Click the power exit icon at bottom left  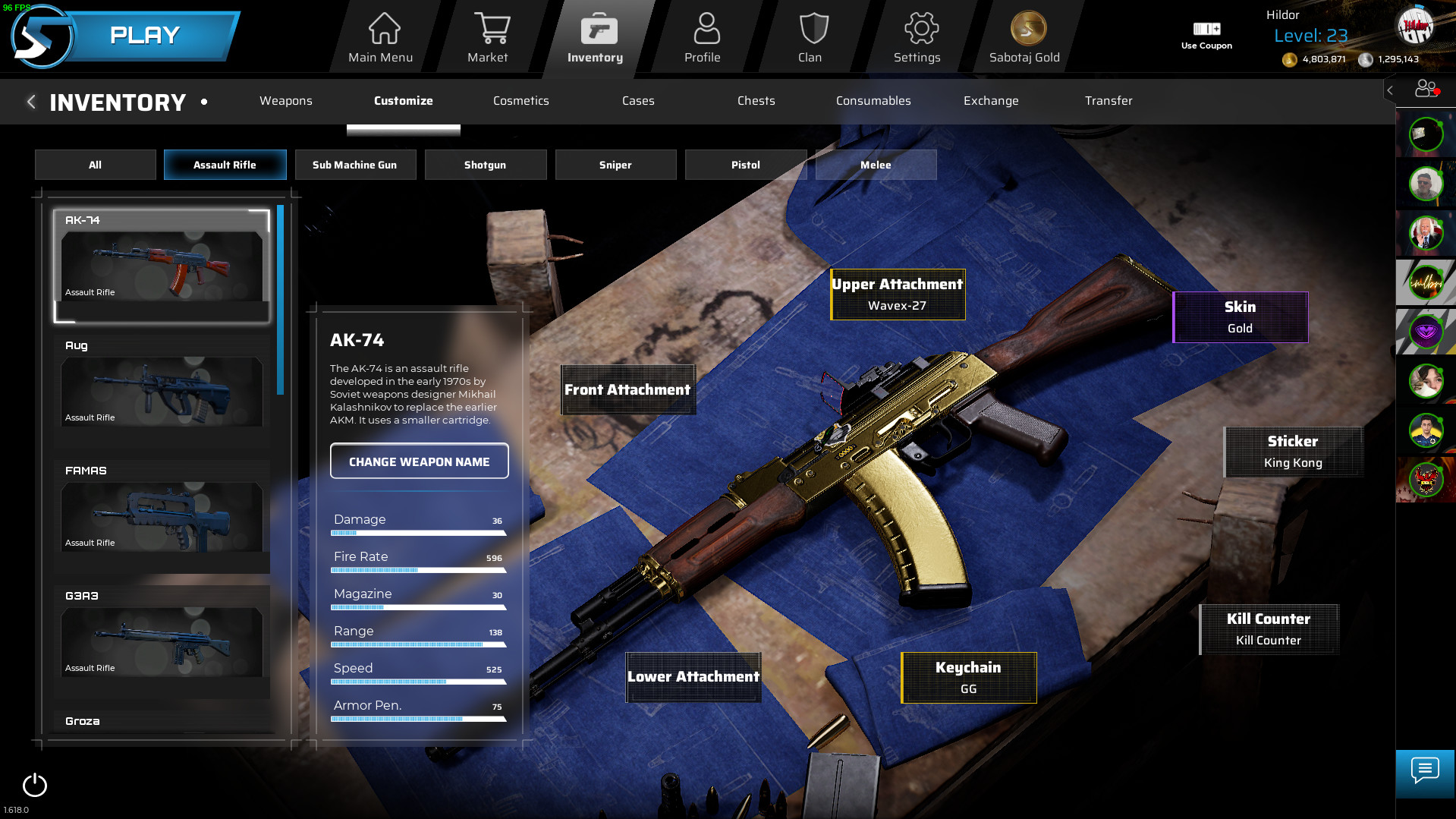33,786
